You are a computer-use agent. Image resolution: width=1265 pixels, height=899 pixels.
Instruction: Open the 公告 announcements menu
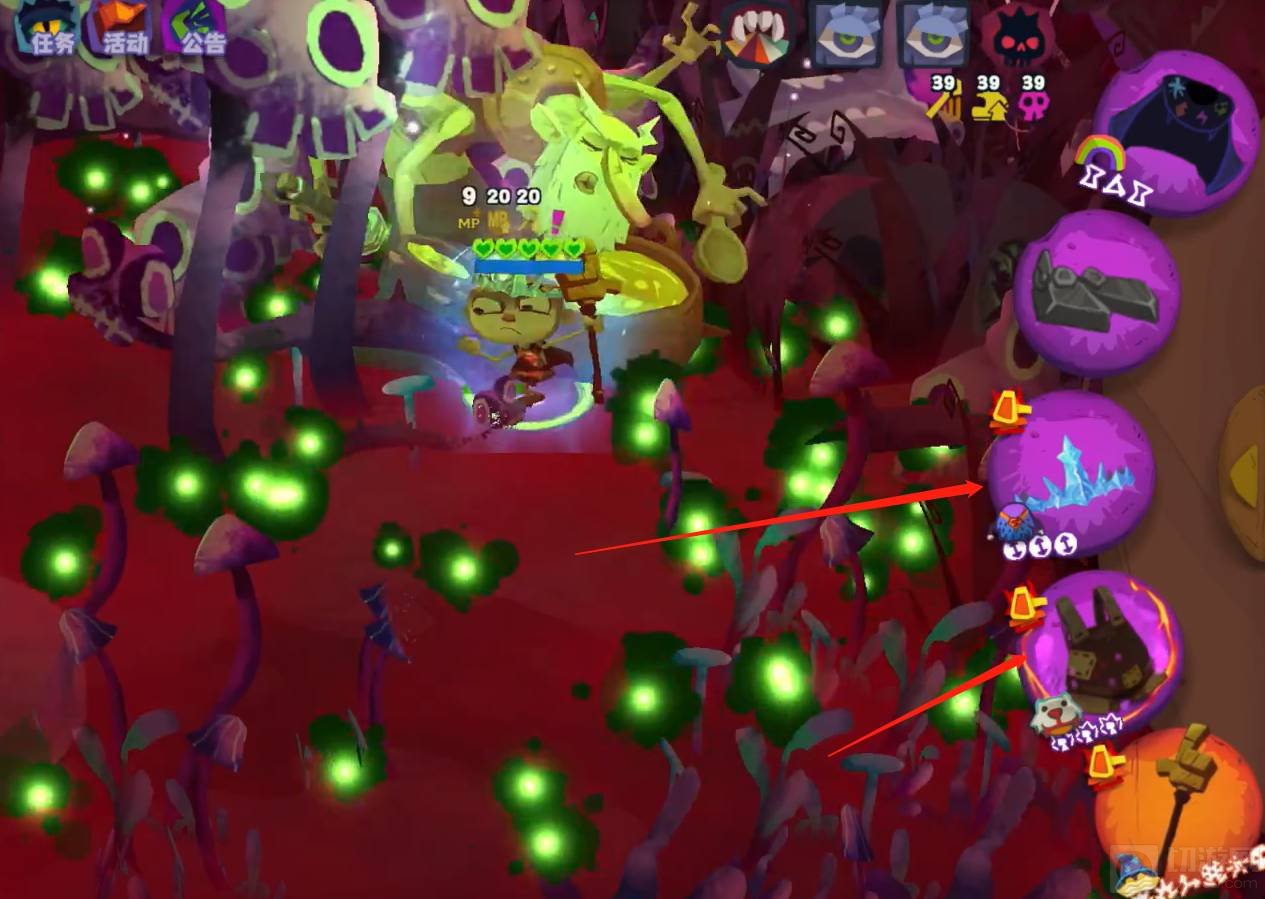tap(196, 28)
